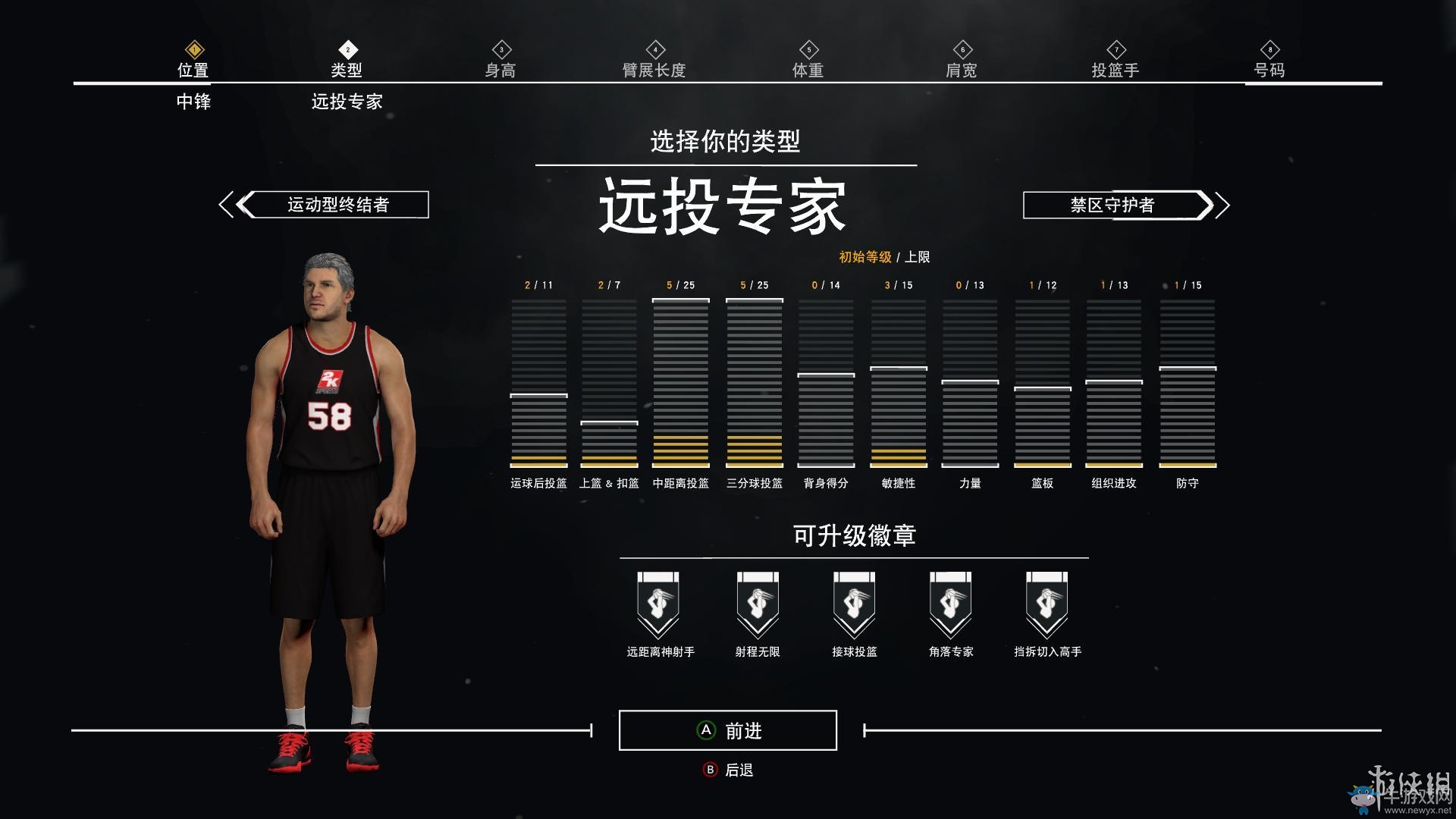Viewport: 1456px width, 819px height.
Task: Click the 前进 button
Action: (726, 730)
